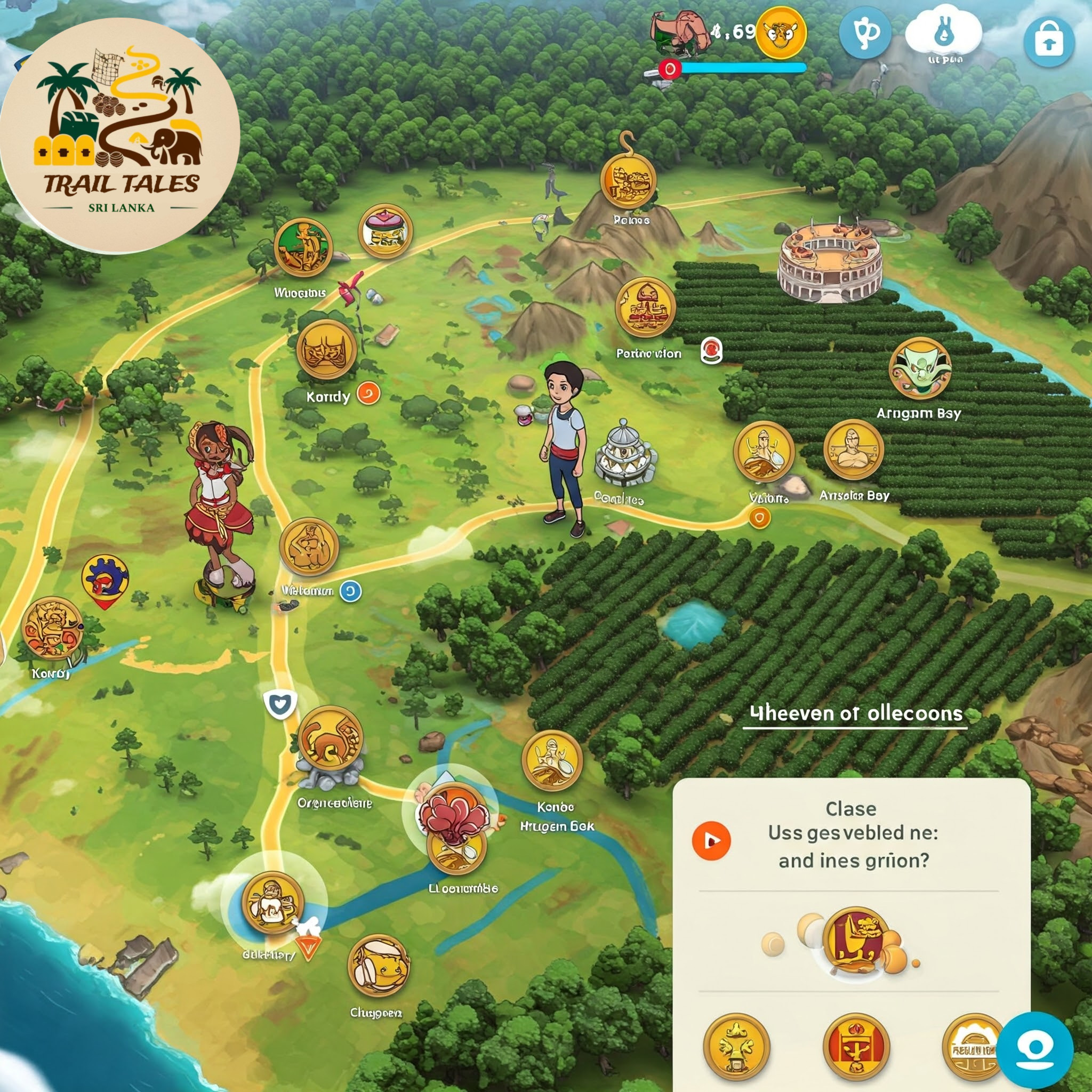Pick the red square coin in panel row

pyautogui.click(x=856, y=1046)
